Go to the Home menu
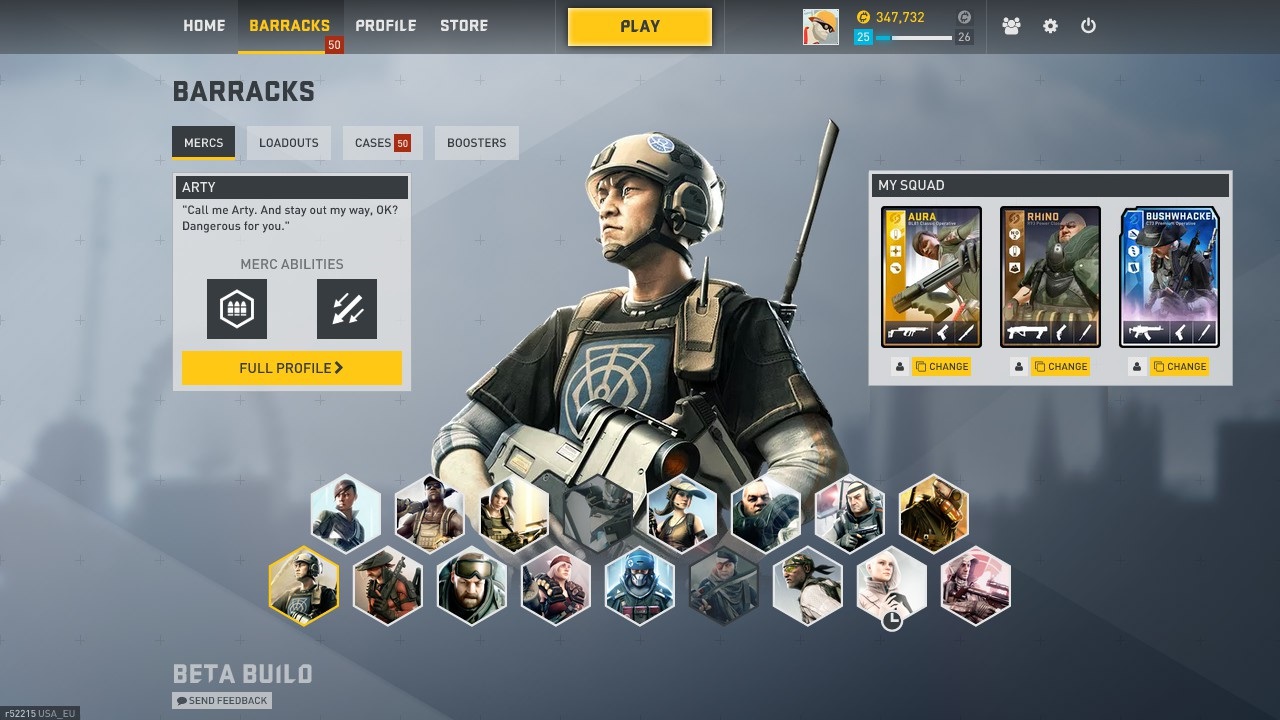The width and height of the screenshot is (1280, 720). [204, 26]
